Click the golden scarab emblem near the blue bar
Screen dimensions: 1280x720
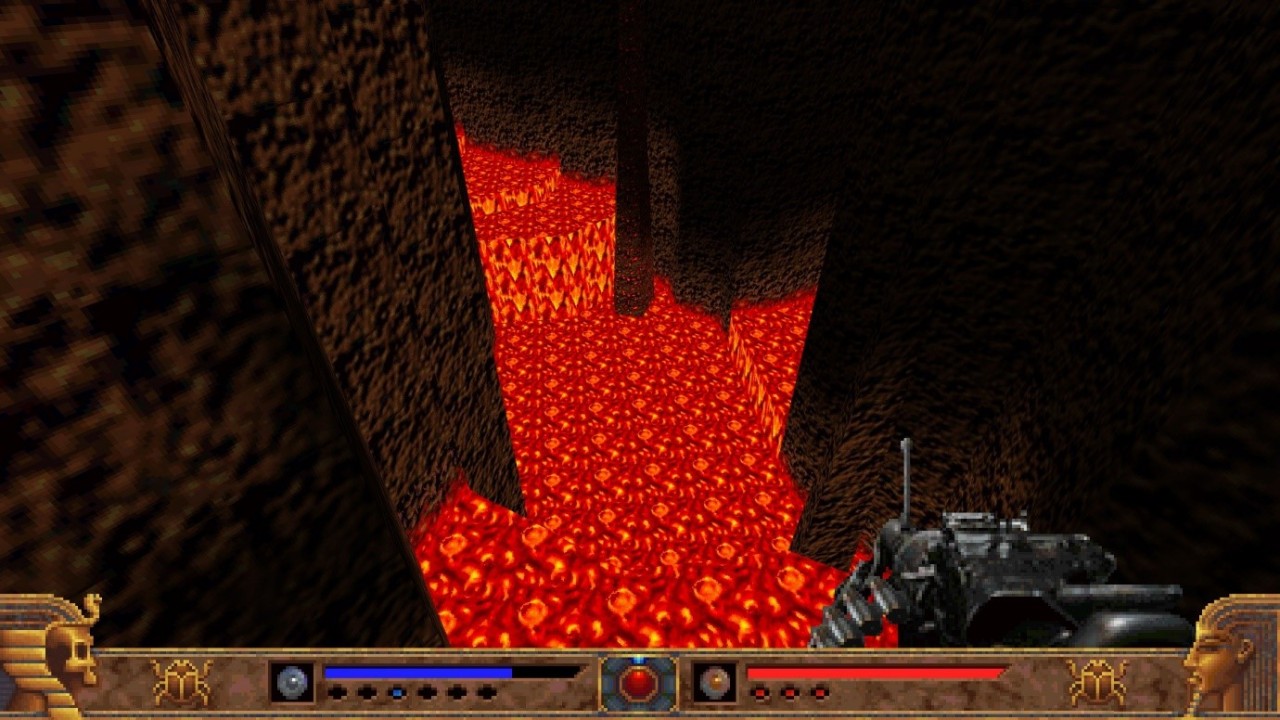coord(181,682)
